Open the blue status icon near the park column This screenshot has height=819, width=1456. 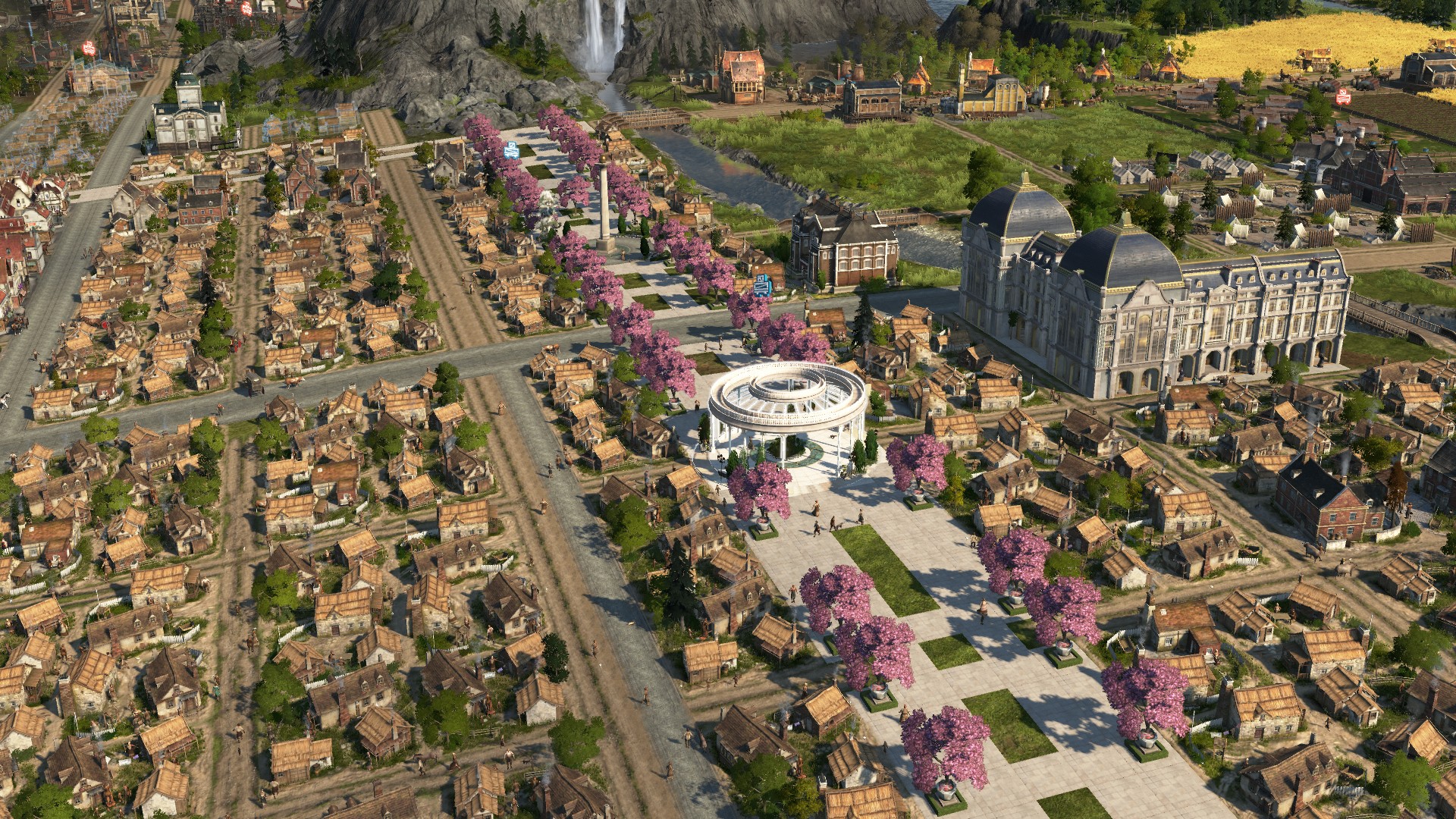pos(512,150)
